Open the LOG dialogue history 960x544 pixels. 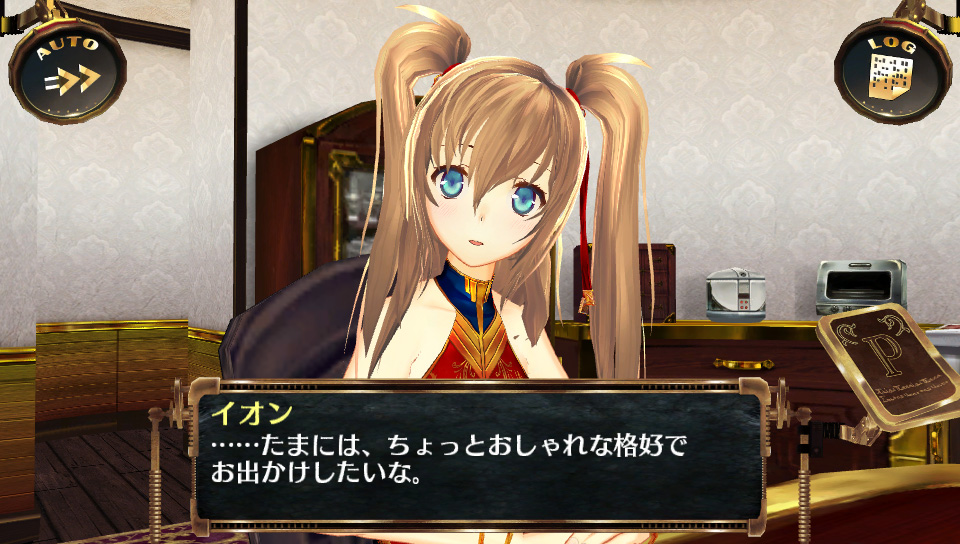point(890,70)
